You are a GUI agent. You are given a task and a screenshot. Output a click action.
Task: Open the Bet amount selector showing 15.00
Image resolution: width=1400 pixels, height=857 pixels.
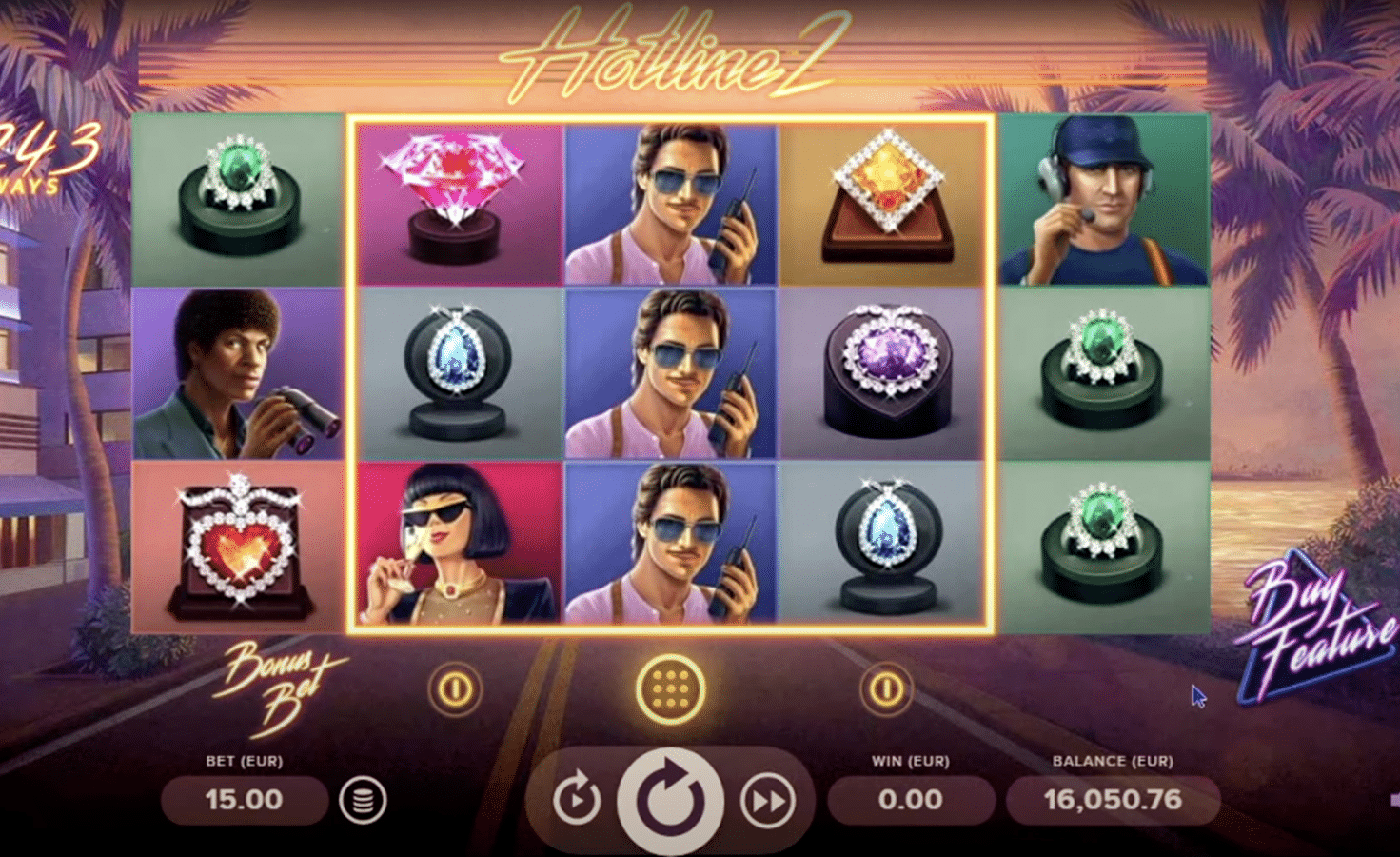[243, 800]
